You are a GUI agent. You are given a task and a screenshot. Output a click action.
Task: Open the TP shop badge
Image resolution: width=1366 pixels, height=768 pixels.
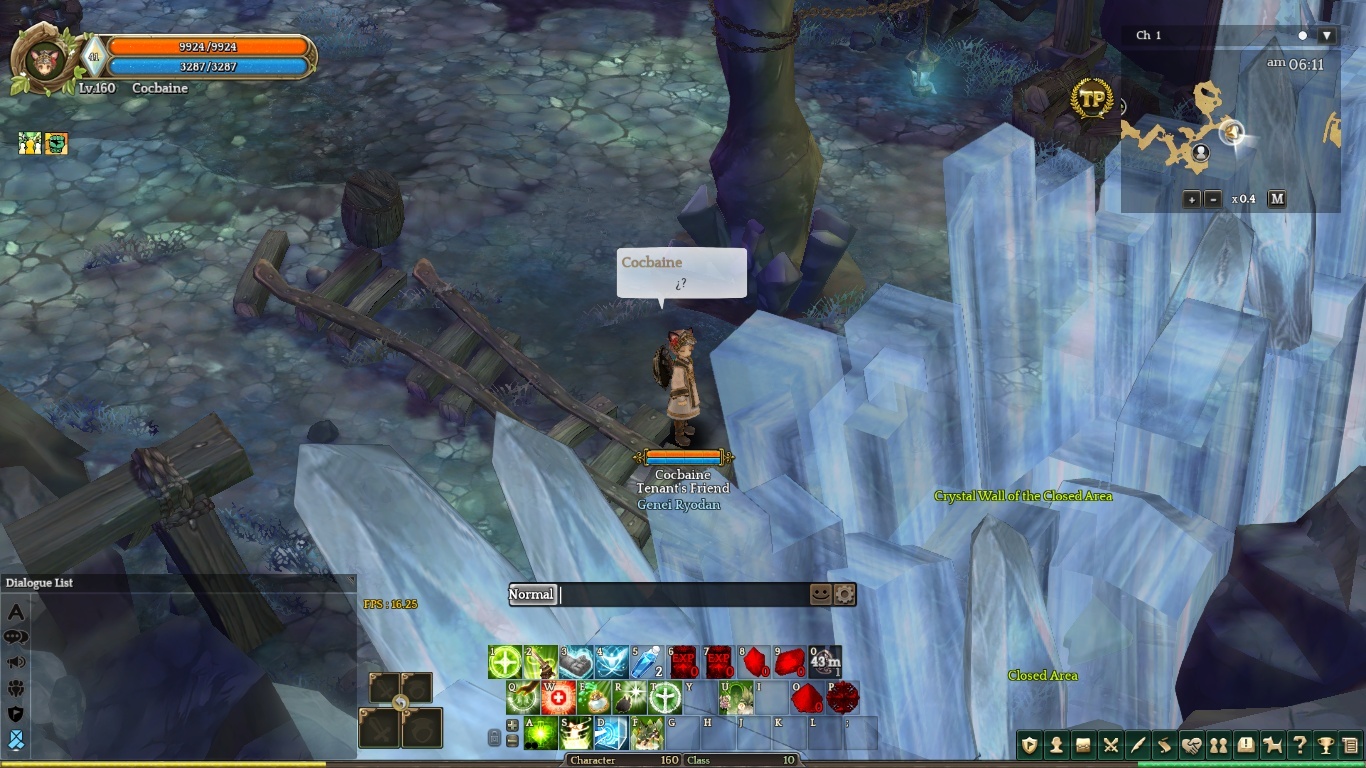pyautogui.click(x=1092, y=99)
